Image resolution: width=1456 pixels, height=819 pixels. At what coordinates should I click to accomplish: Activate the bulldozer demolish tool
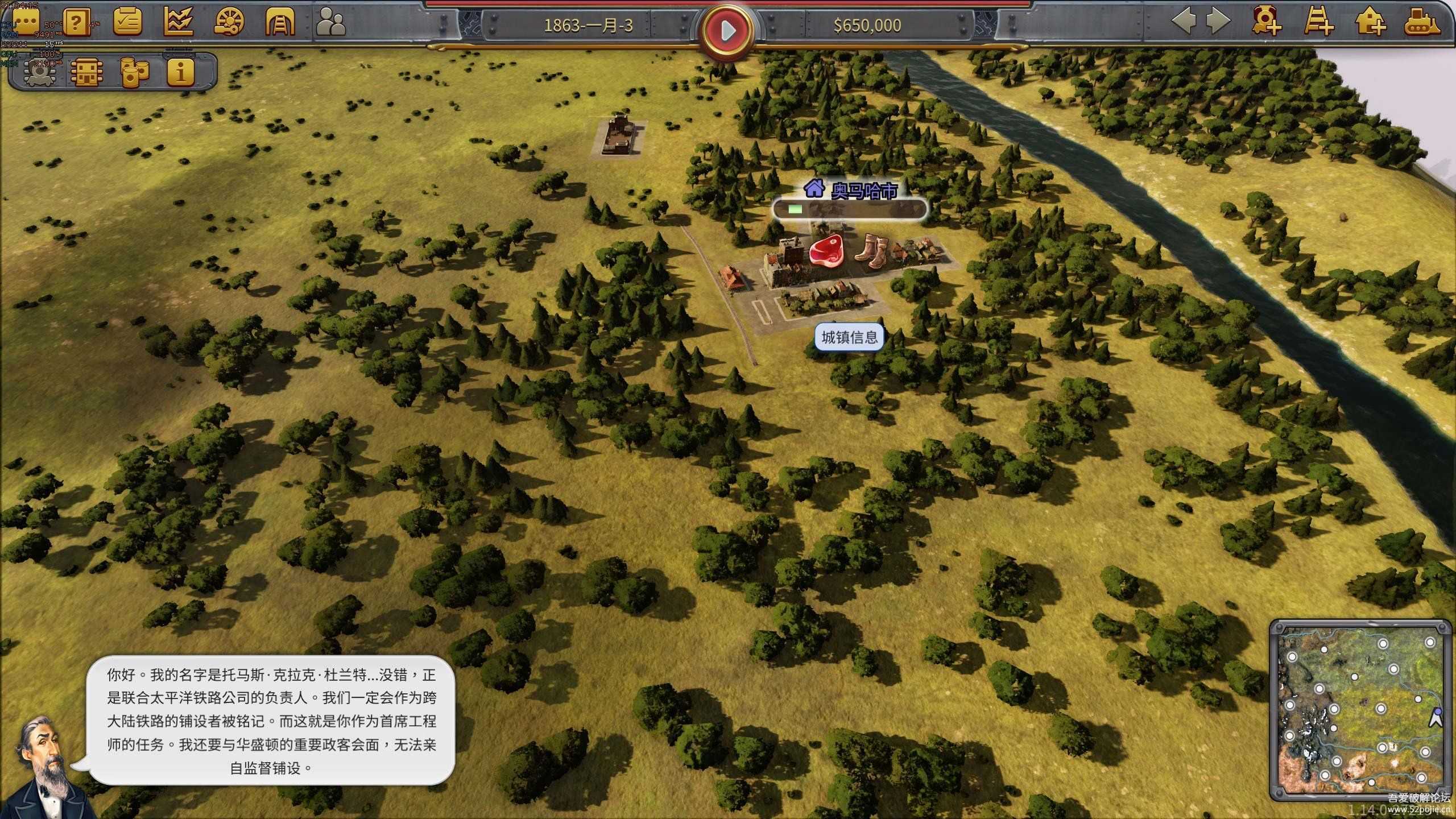(1422, 22)
